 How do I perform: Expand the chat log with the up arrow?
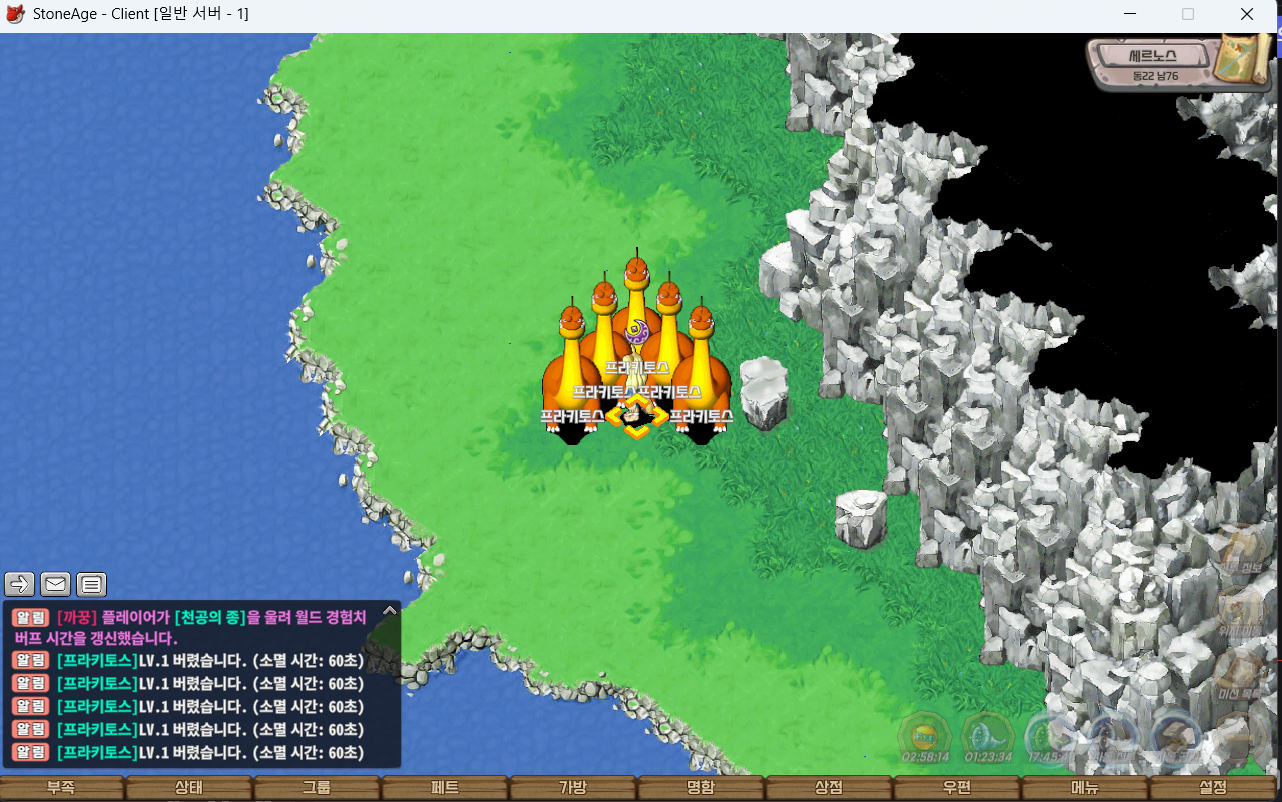click(390, 610)
